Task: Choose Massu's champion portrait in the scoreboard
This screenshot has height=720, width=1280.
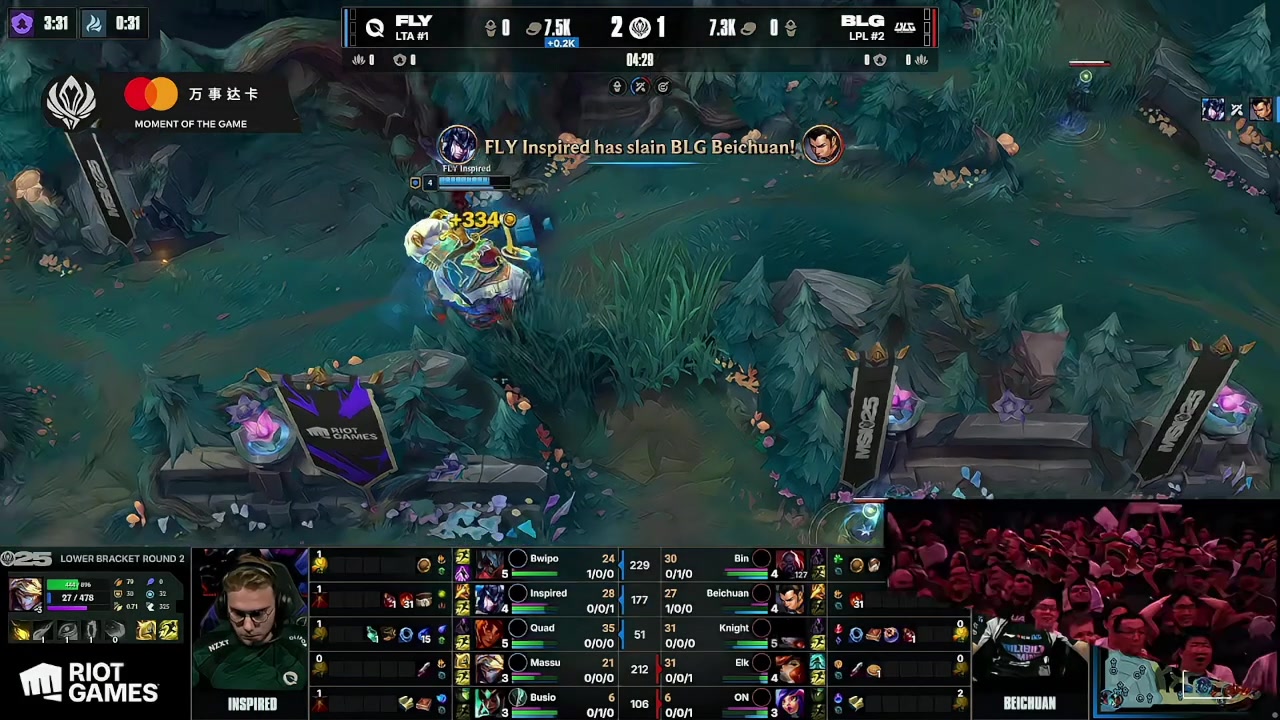Action: tap(489, 669)
